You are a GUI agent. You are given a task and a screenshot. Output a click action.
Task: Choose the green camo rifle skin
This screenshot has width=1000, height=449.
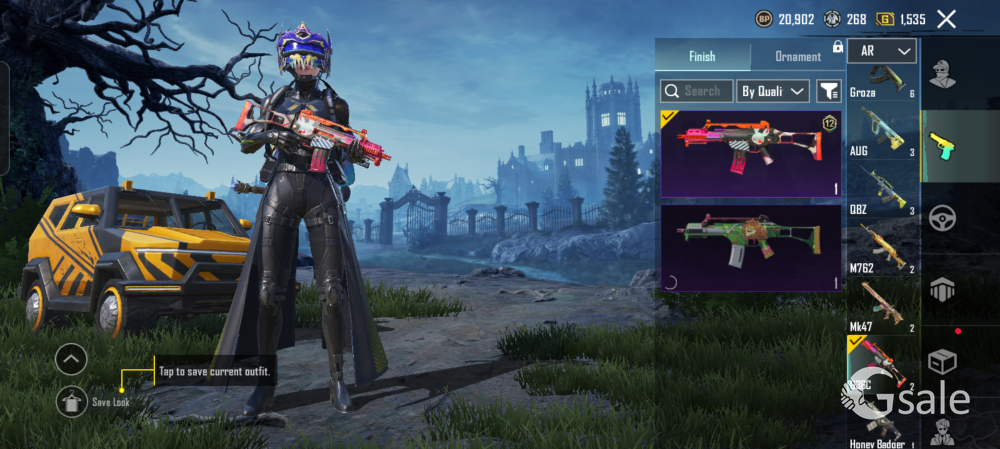click(751, 248)
